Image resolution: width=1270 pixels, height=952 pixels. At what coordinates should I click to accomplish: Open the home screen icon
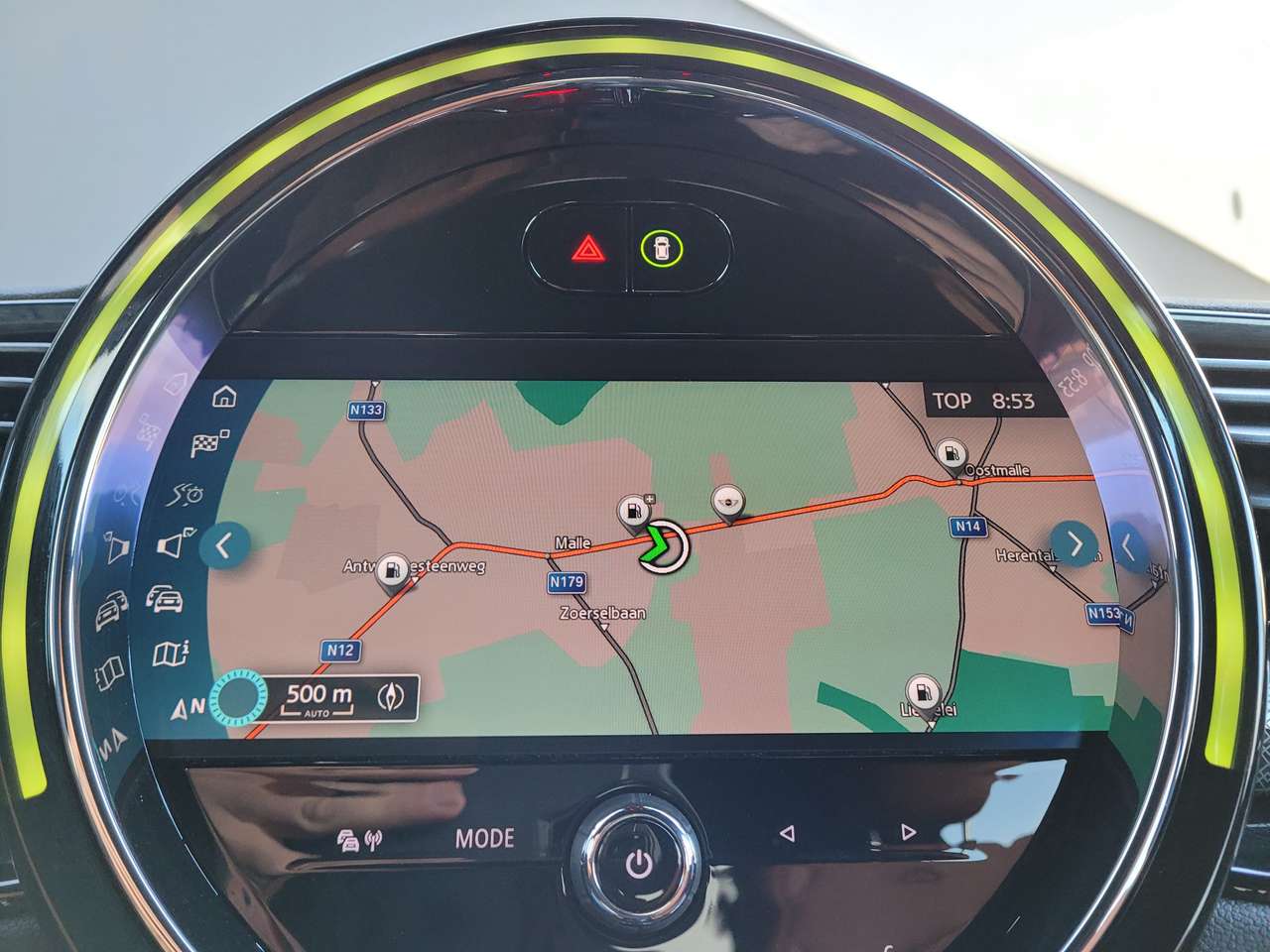225,398
